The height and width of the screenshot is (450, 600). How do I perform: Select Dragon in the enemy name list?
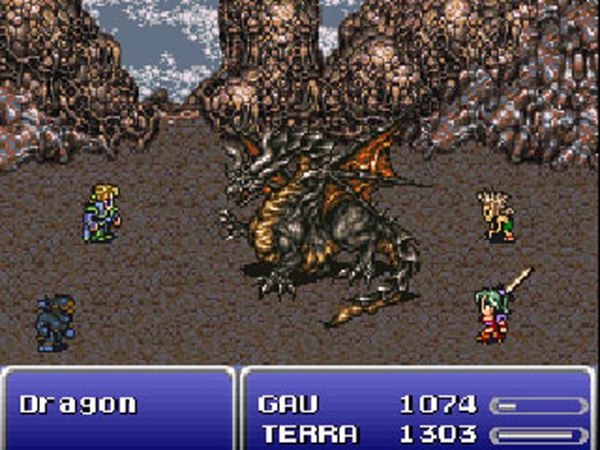[78, 405]
